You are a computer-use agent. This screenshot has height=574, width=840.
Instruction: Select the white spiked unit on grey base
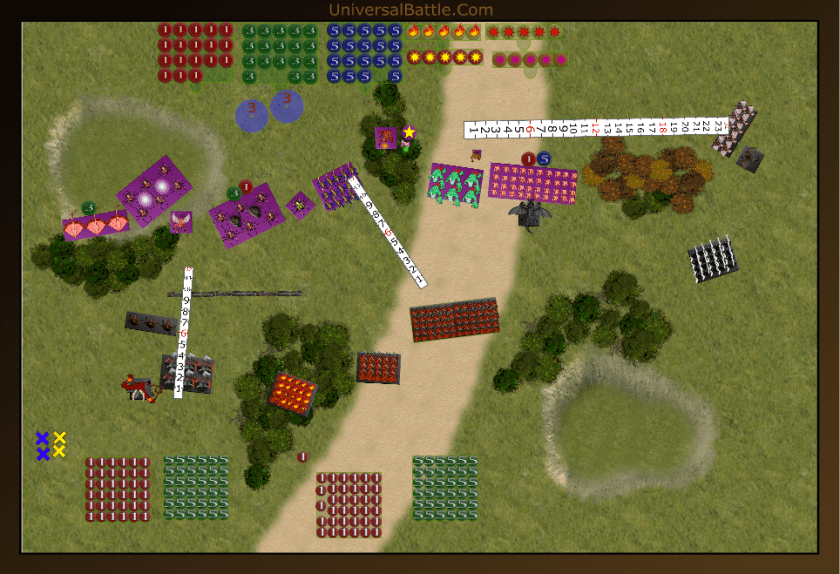point(713,259)
